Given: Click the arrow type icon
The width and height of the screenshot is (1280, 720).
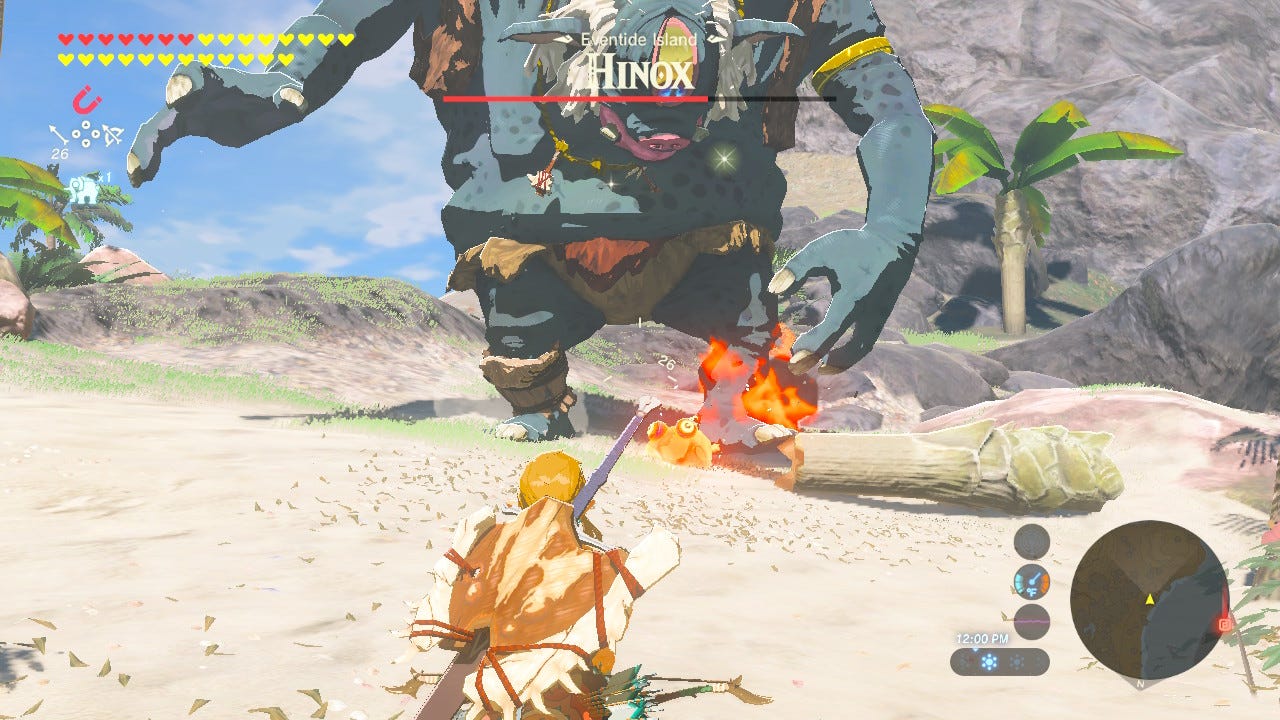Looking at the screenshot, I should [57, 134].
